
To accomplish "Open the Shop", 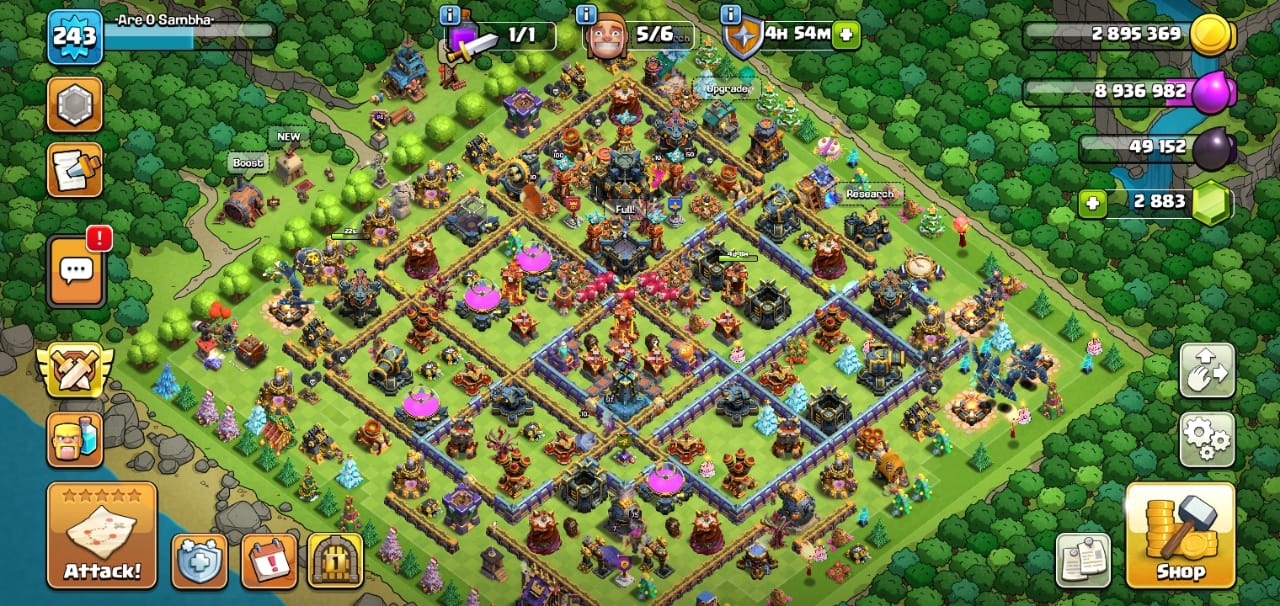I will point(1180,536).
